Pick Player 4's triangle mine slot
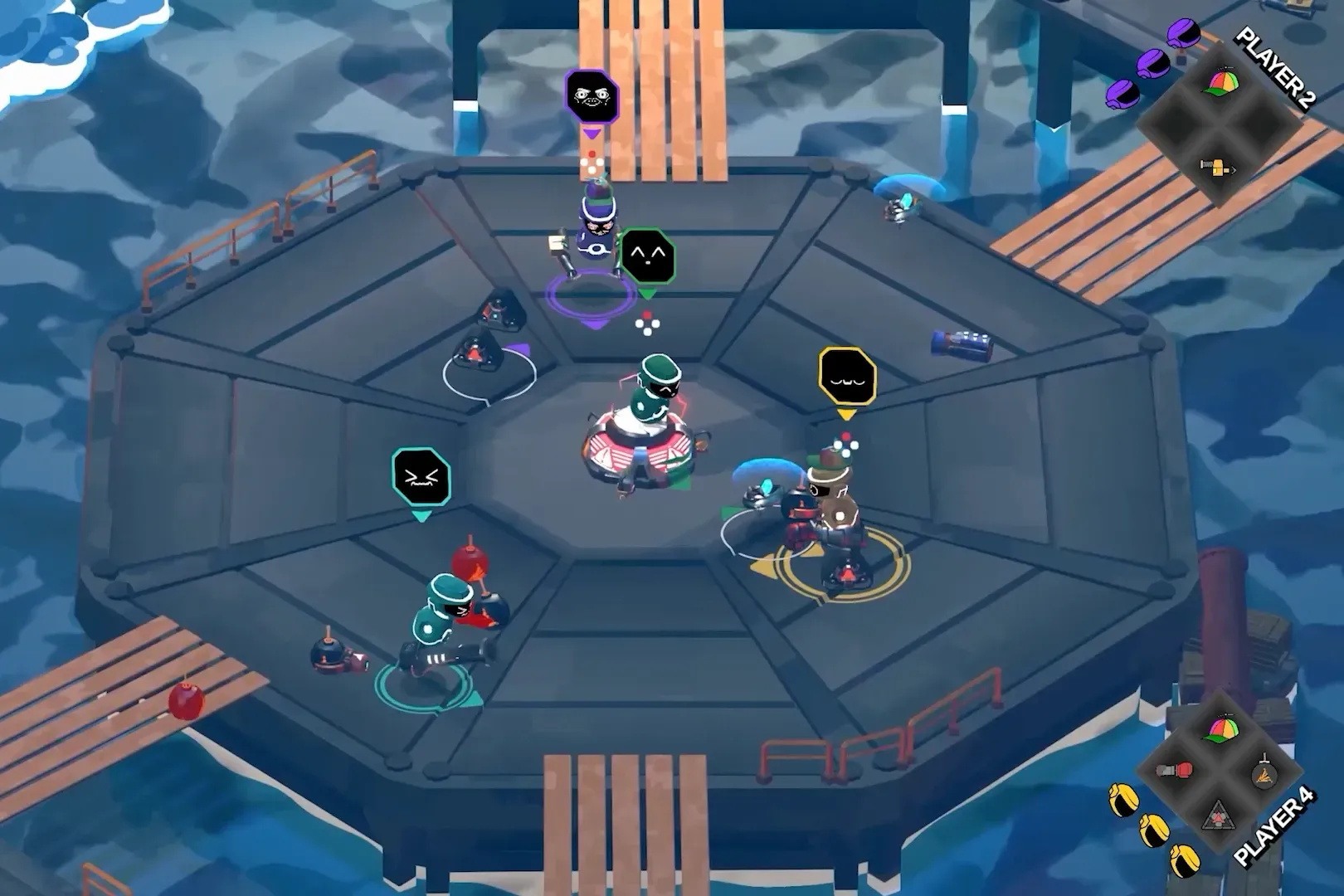Viewport: 1344px width, 896px height. (x=1220, y=816)
